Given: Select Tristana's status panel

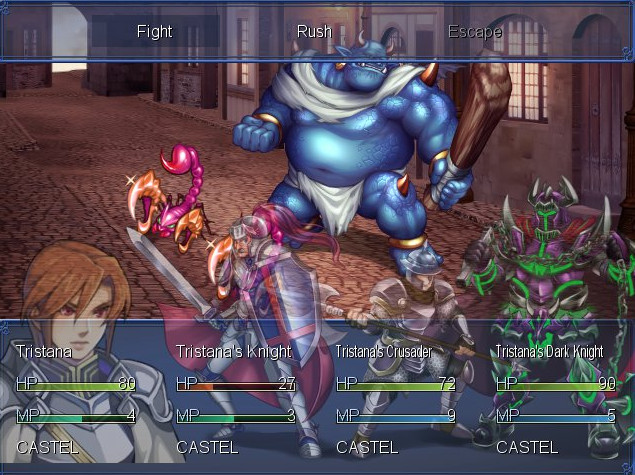Looking at the screenshot, I should point(77,398).
